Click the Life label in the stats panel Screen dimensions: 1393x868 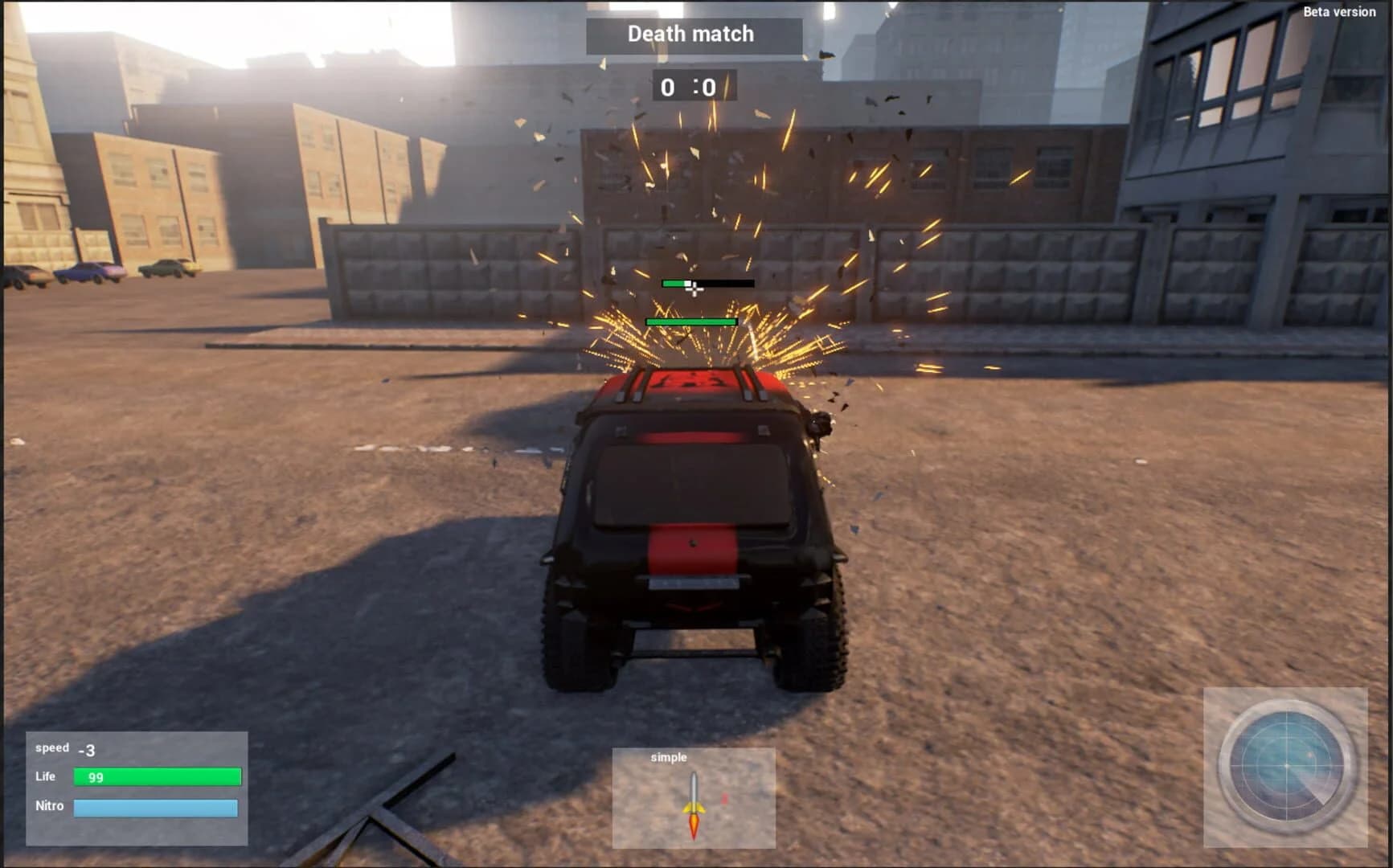[x=44, y=776]
